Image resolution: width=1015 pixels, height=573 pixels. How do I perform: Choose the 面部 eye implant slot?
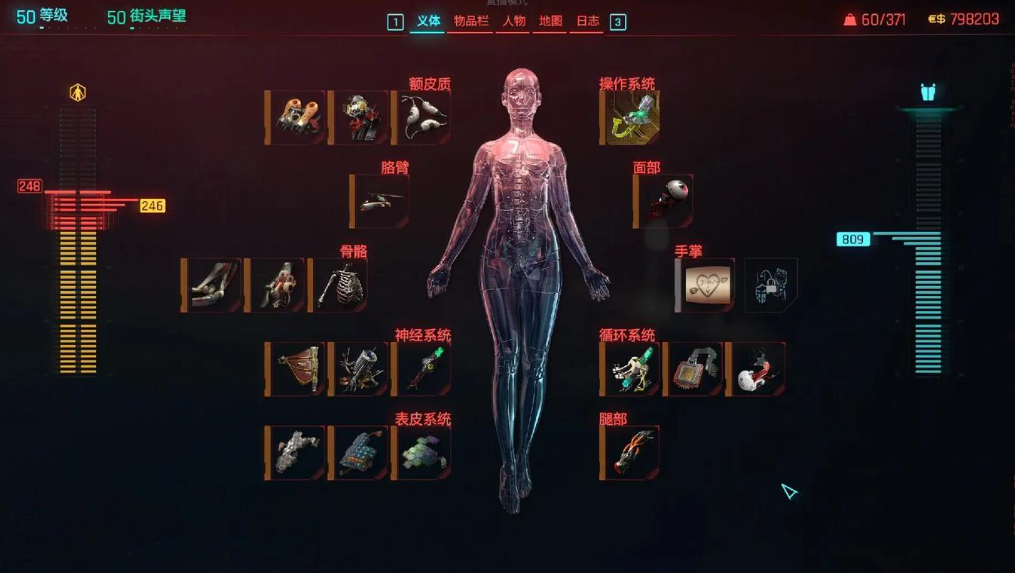click(666, 201)
